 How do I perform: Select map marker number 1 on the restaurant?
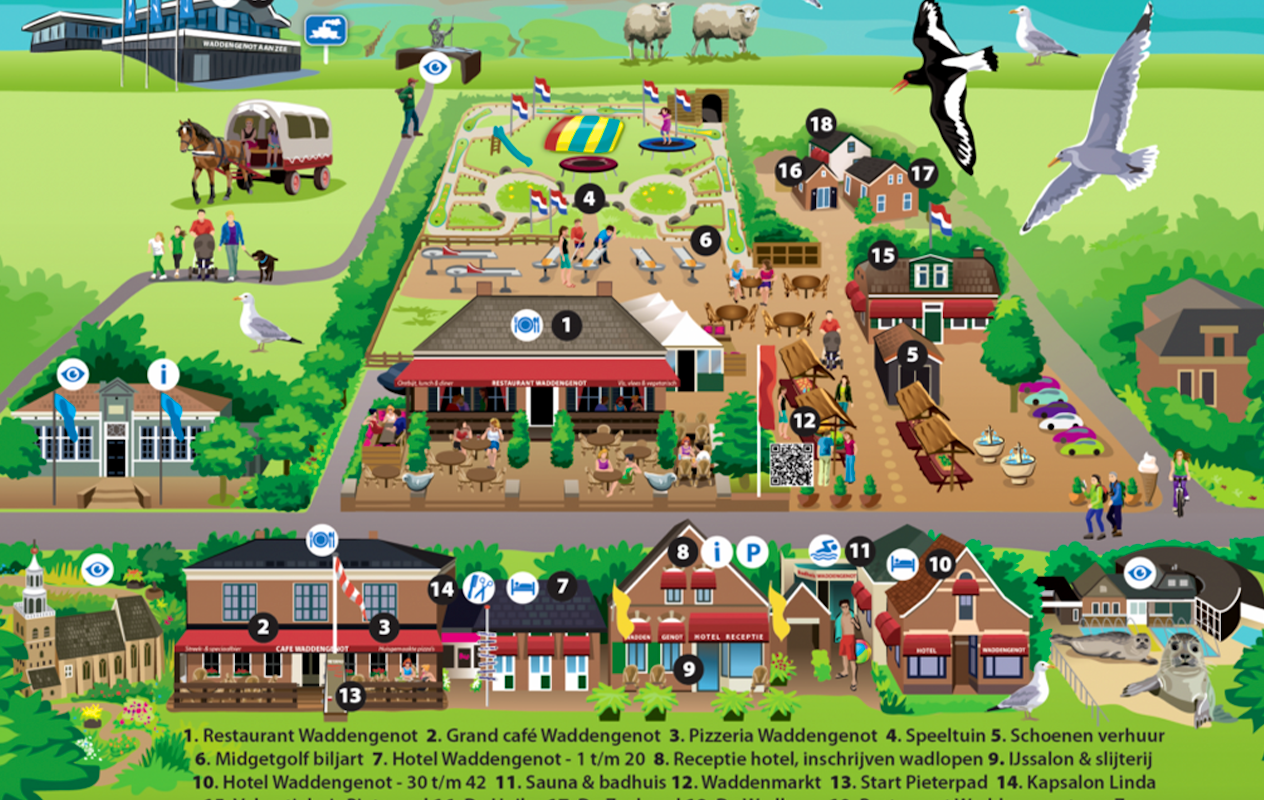point(566,324)
